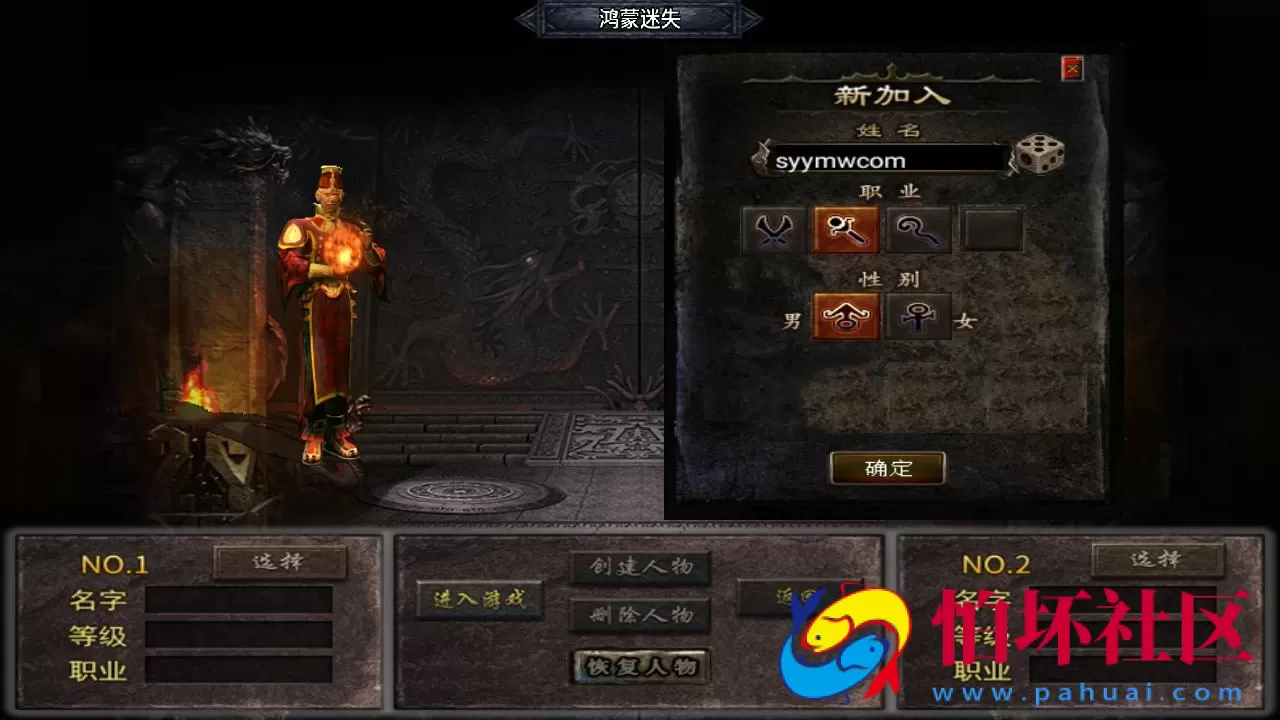Click the dice icon to randomize name
The width and height of the screenshot is (1280, 720).
[1039, 157]
